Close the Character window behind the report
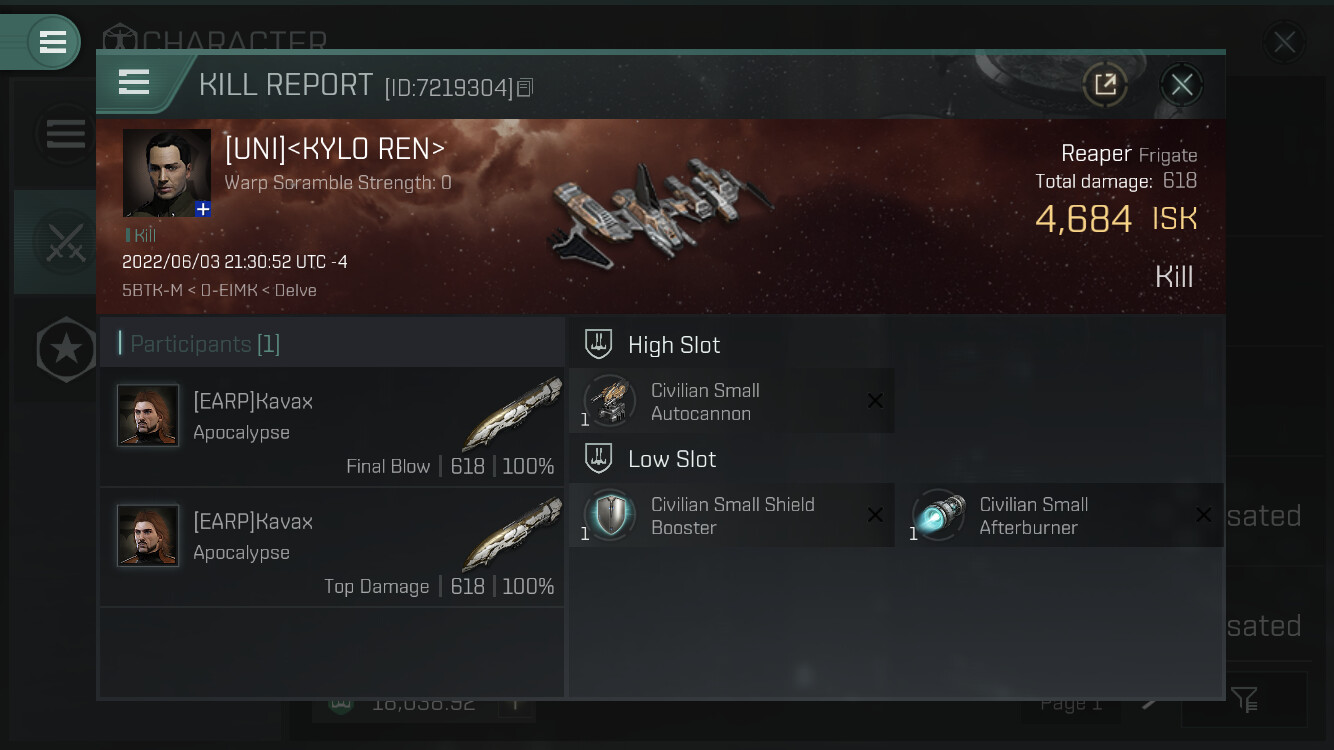 (1283, 42)
